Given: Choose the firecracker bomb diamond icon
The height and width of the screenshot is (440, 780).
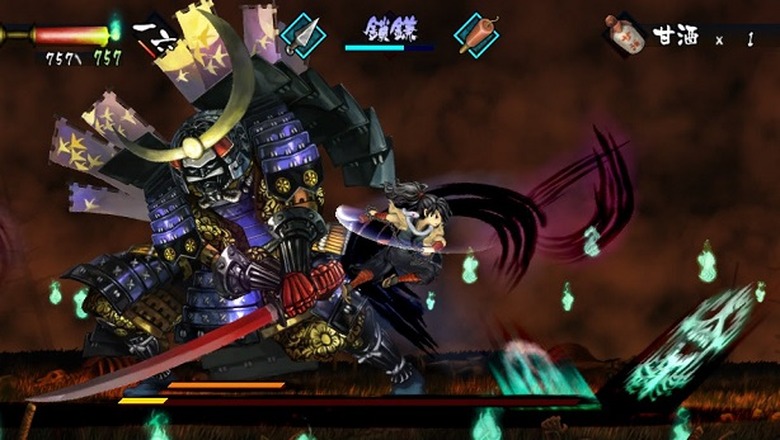Looking at the screenshot, I should tap(475, 36).
